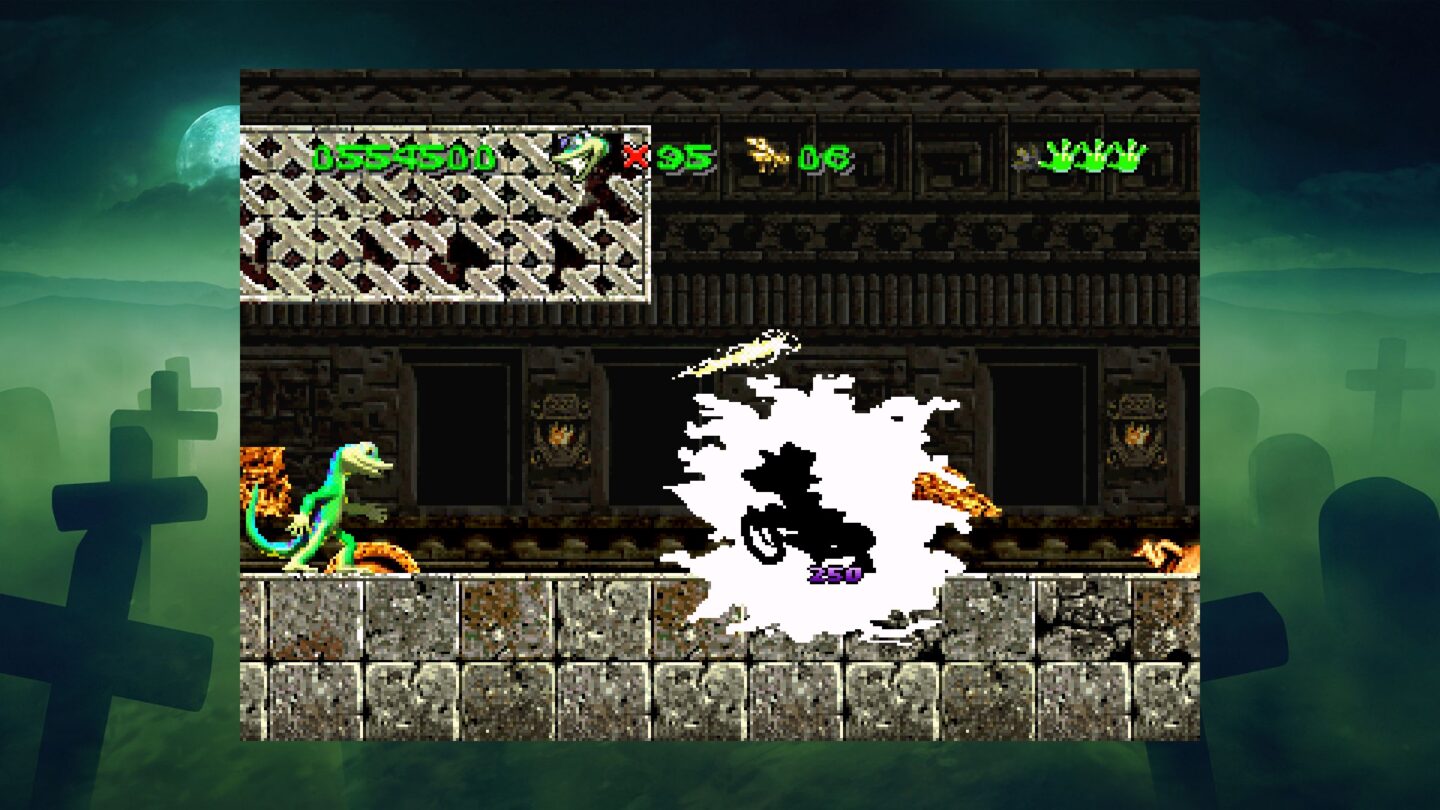Toggle the fly counter showing 06
The height and width of the screenshot is (810, 1440).
pyautogui.click(x=828, y=155)
